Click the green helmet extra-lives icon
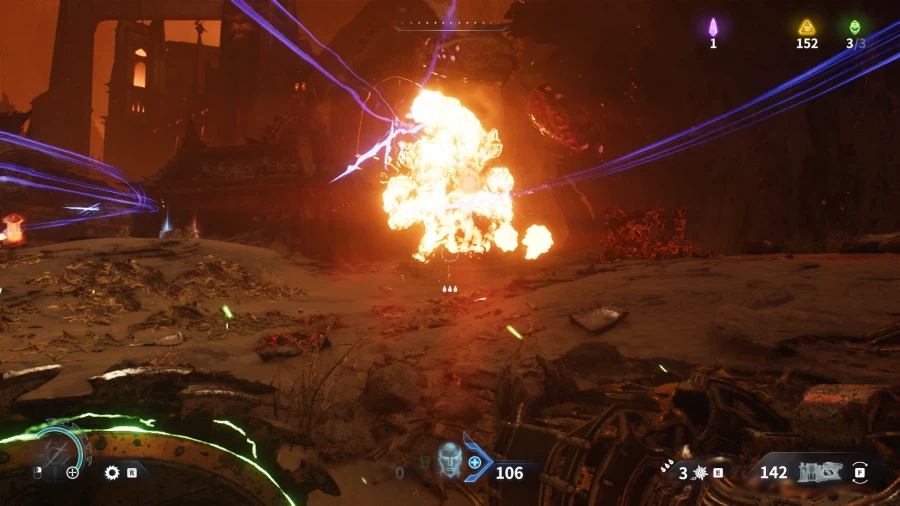Image resolution: width=900 pixels, height=506 pixels. (854, 27)
